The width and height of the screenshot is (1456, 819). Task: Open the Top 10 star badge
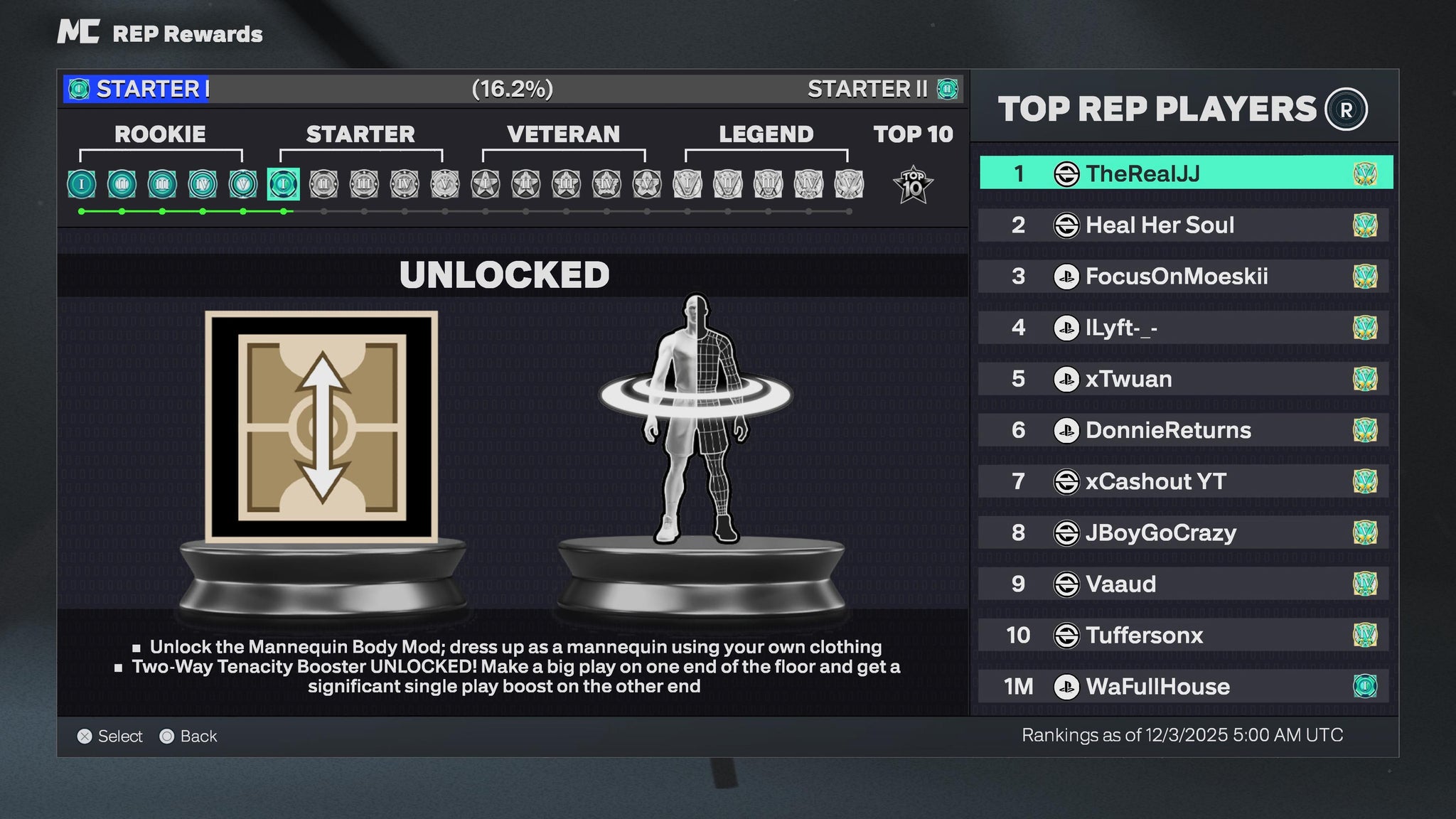pyautogui.click(x=913, y=185)
